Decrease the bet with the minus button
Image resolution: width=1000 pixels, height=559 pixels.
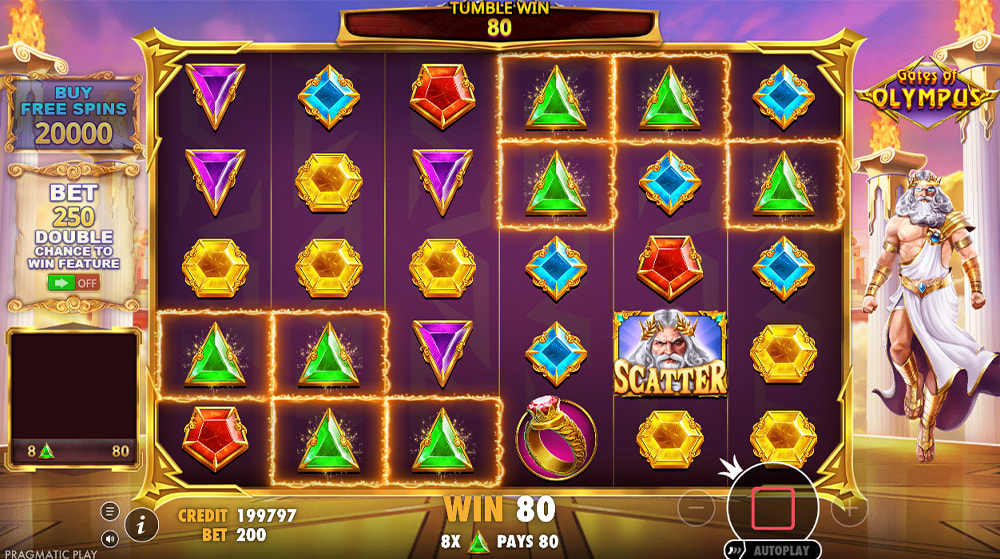coord(698,507)
